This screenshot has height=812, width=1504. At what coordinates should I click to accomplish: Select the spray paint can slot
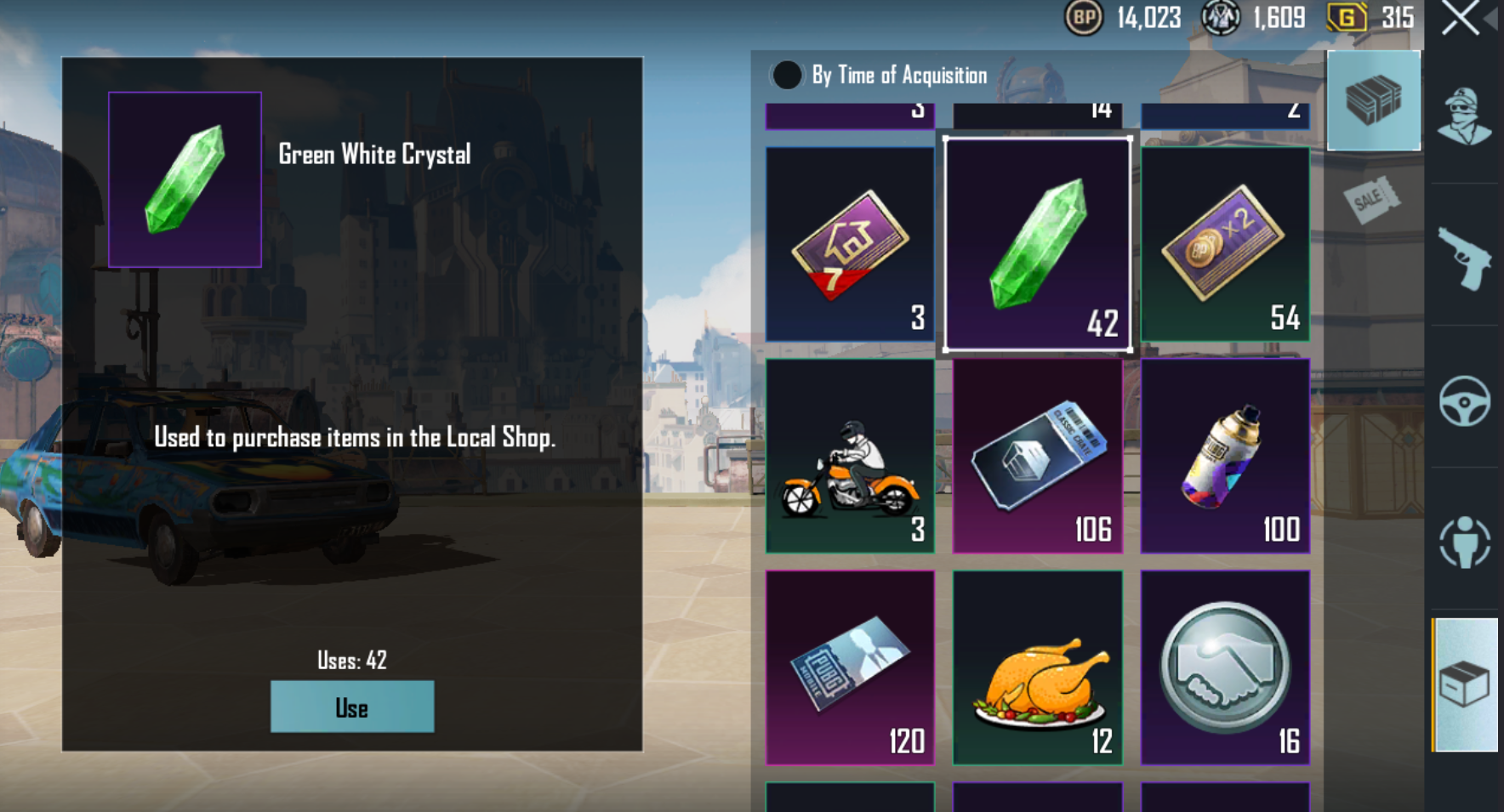1225,456
